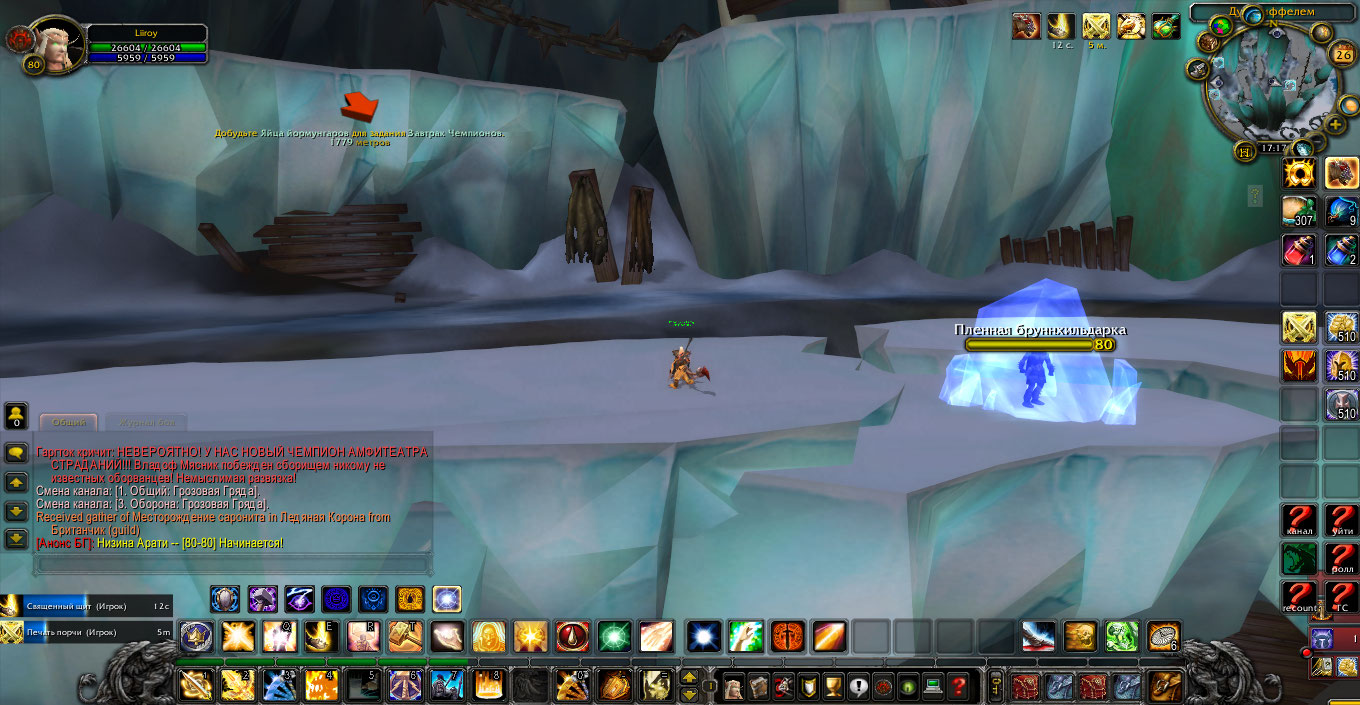Open the chat menu speech bubble button
Screen dimensions: 1360x705
pyautogui.click(x=16, y=453)
